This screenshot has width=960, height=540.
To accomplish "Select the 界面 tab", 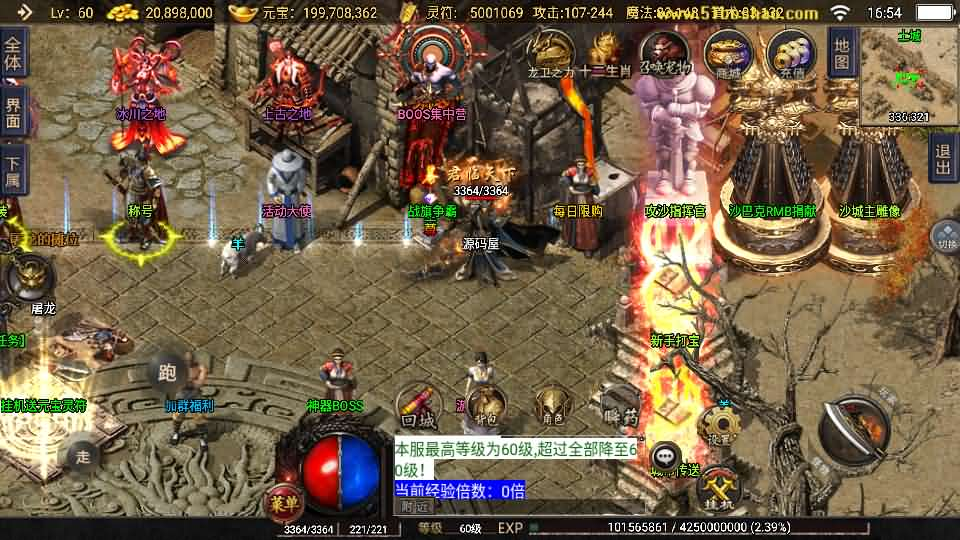I will [x=13, y=110].
